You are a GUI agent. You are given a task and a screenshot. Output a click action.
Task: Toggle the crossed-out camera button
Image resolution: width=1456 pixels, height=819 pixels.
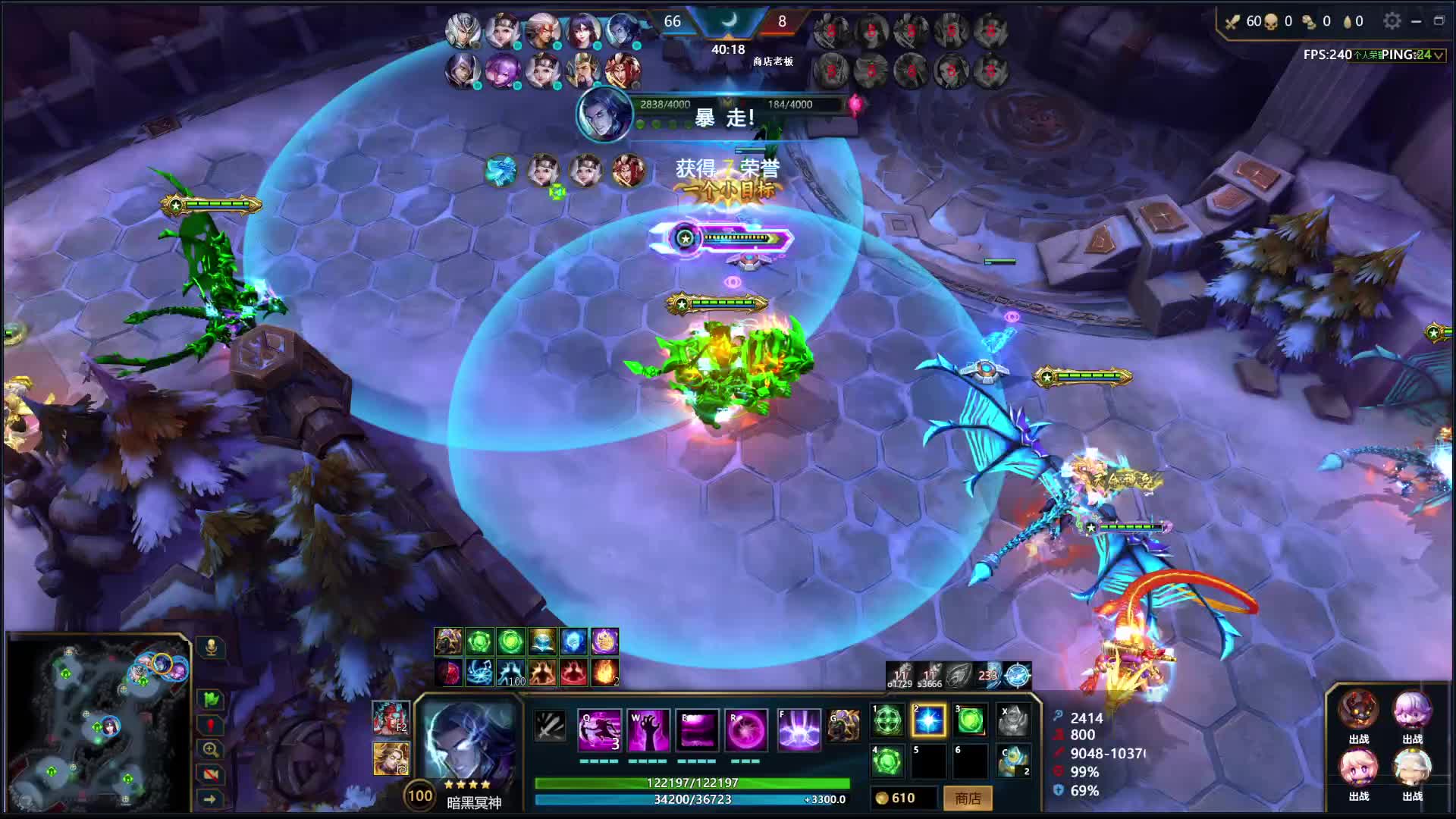pyautogui.click(x=211, y=774)
